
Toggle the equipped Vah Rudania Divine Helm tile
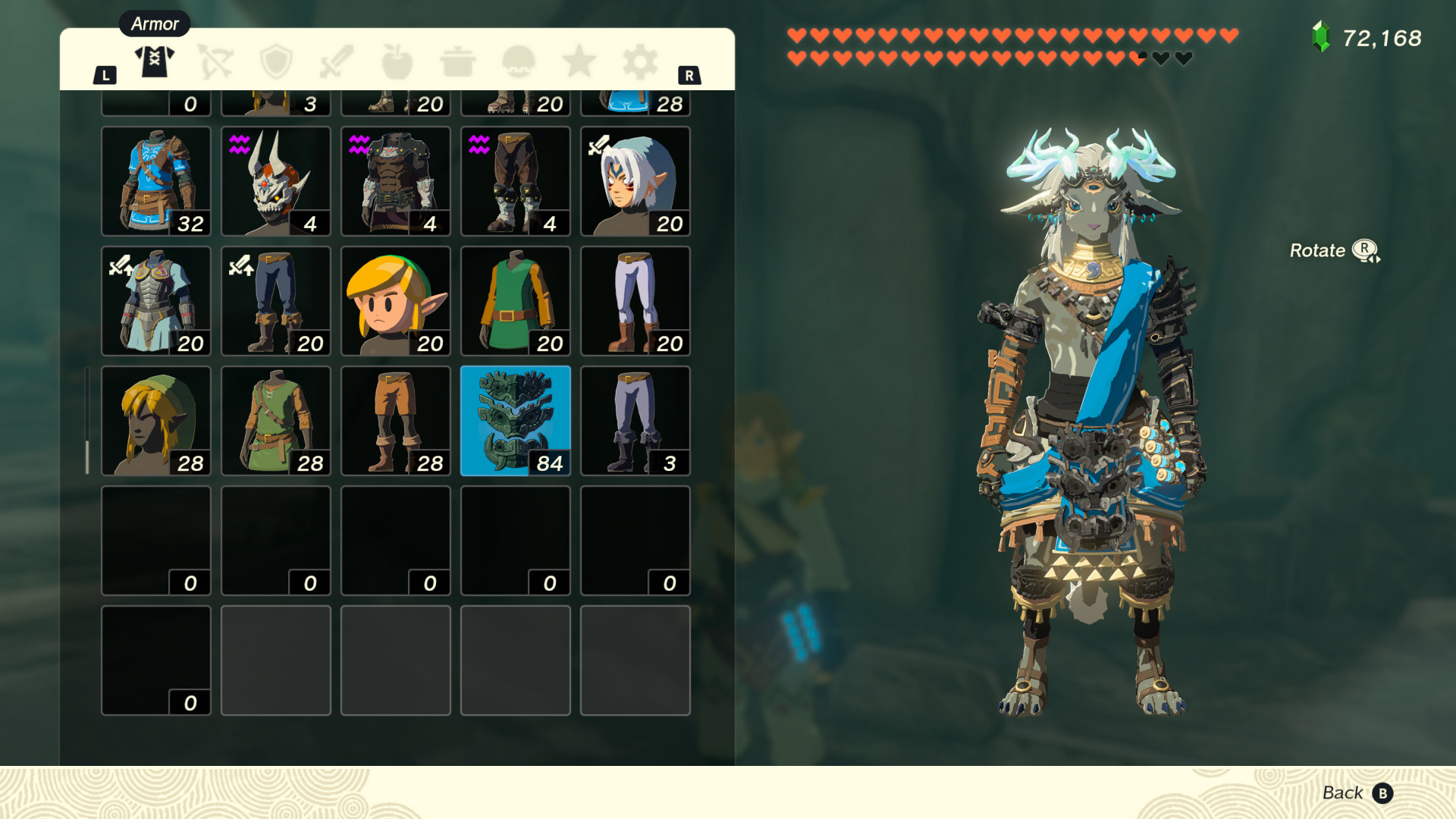coord(515,421)
